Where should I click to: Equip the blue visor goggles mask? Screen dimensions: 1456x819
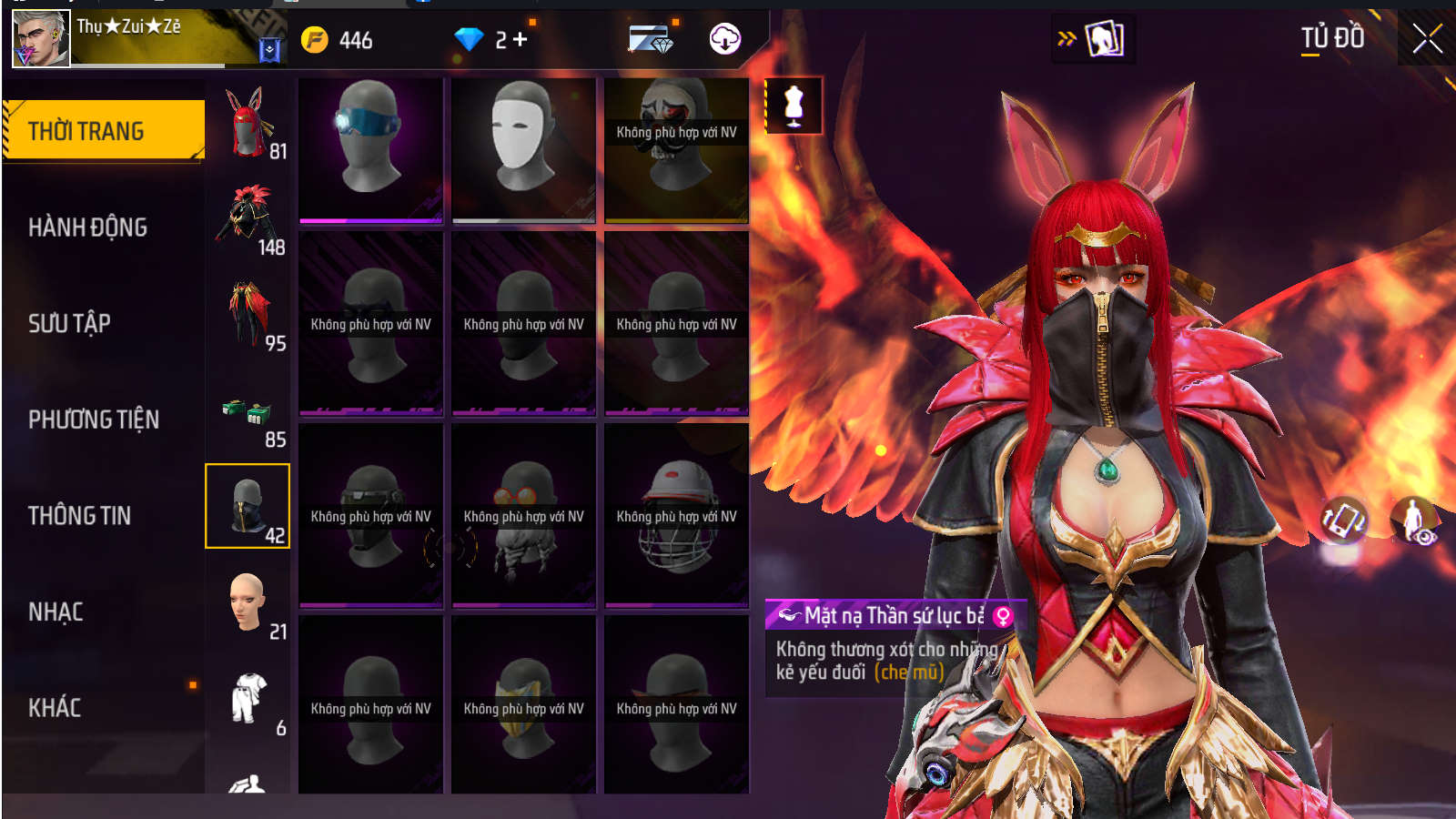tap(371, 149)
